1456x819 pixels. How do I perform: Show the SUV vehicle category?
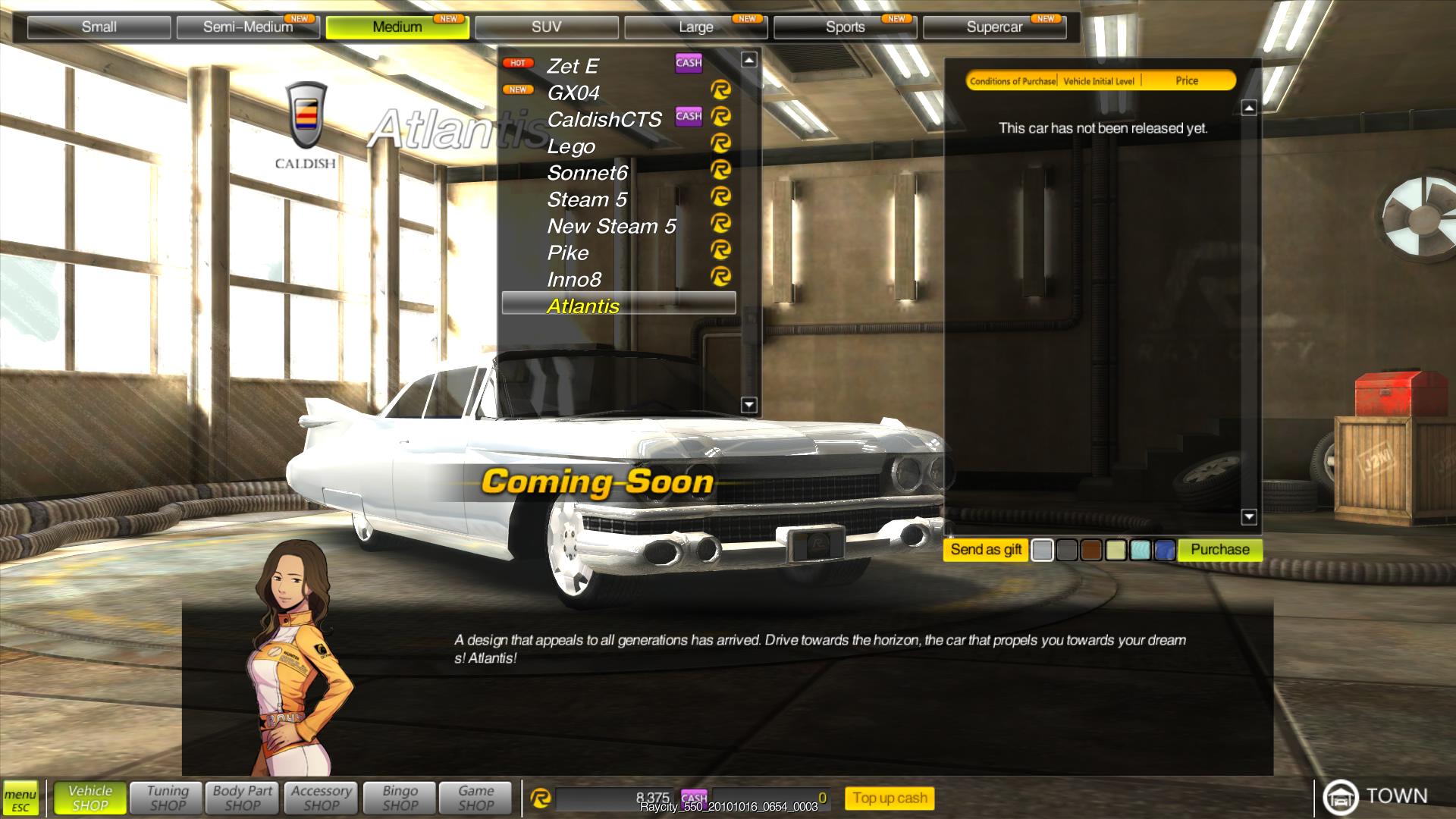click(546, 27)
